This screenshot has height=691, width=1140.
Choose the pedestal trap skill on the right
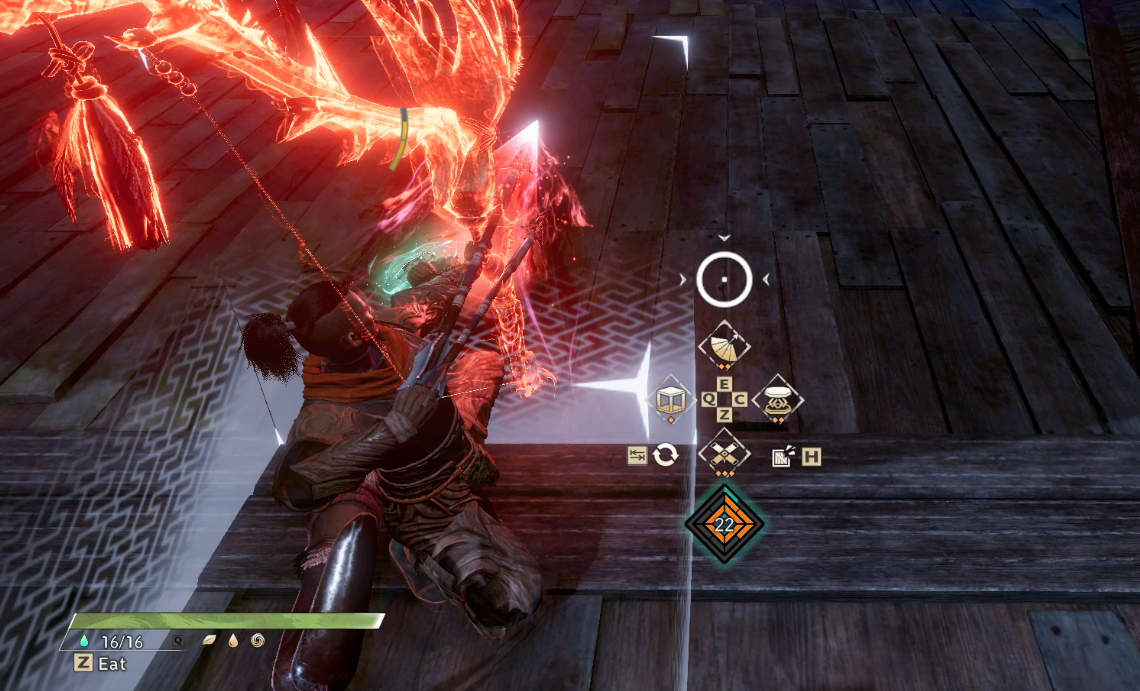point(778,399)
